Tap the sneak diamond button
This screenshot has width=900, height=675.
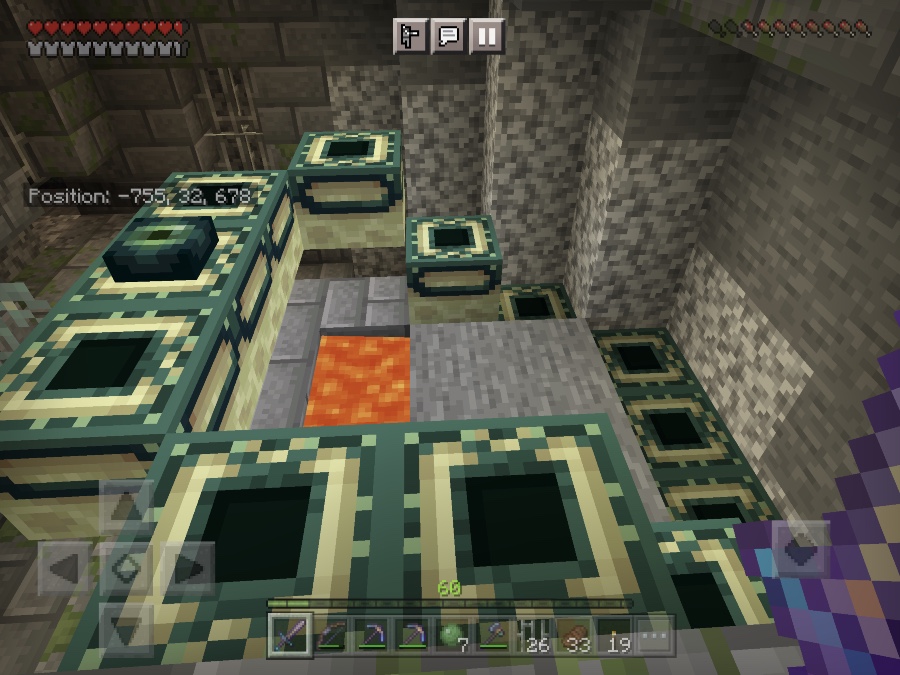(x=127, y=570)
